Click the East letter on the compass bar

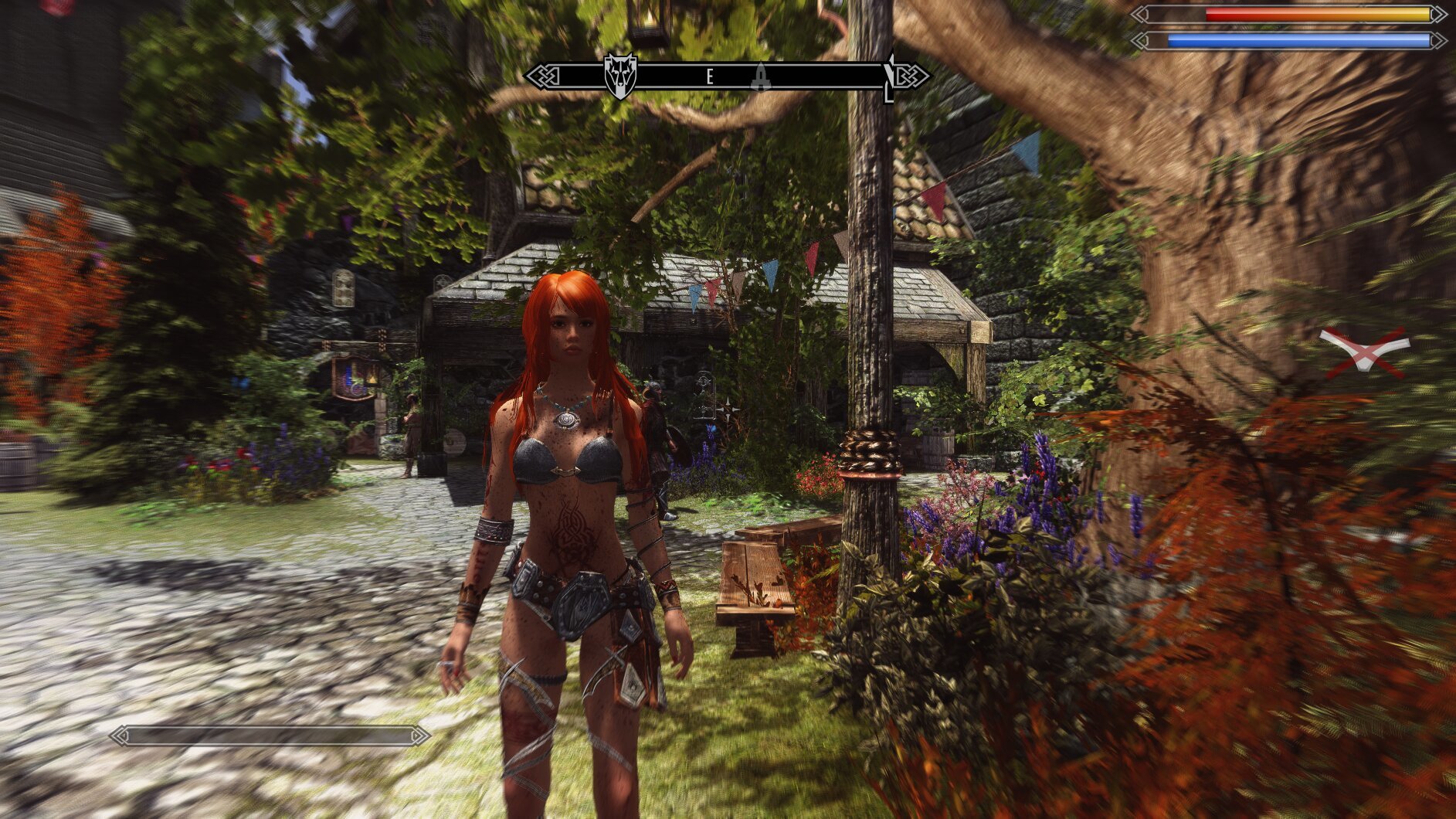click(x=710, y=76)
